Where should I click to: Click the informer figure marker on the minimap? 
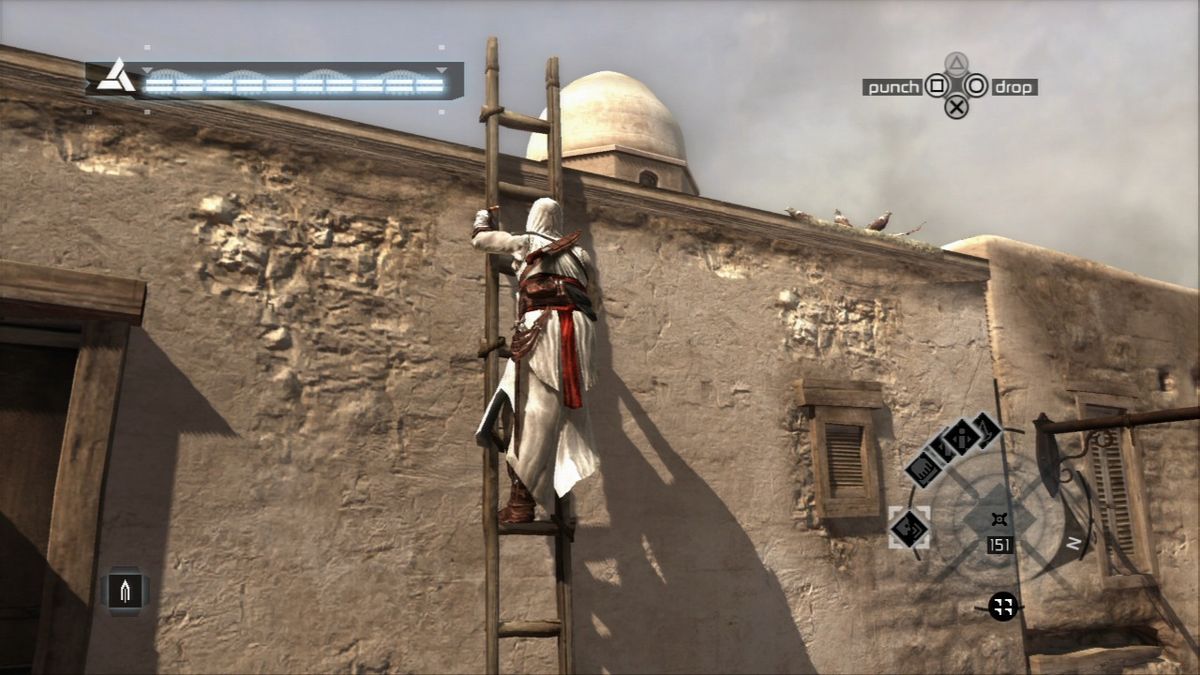click(x=962, y=436)
